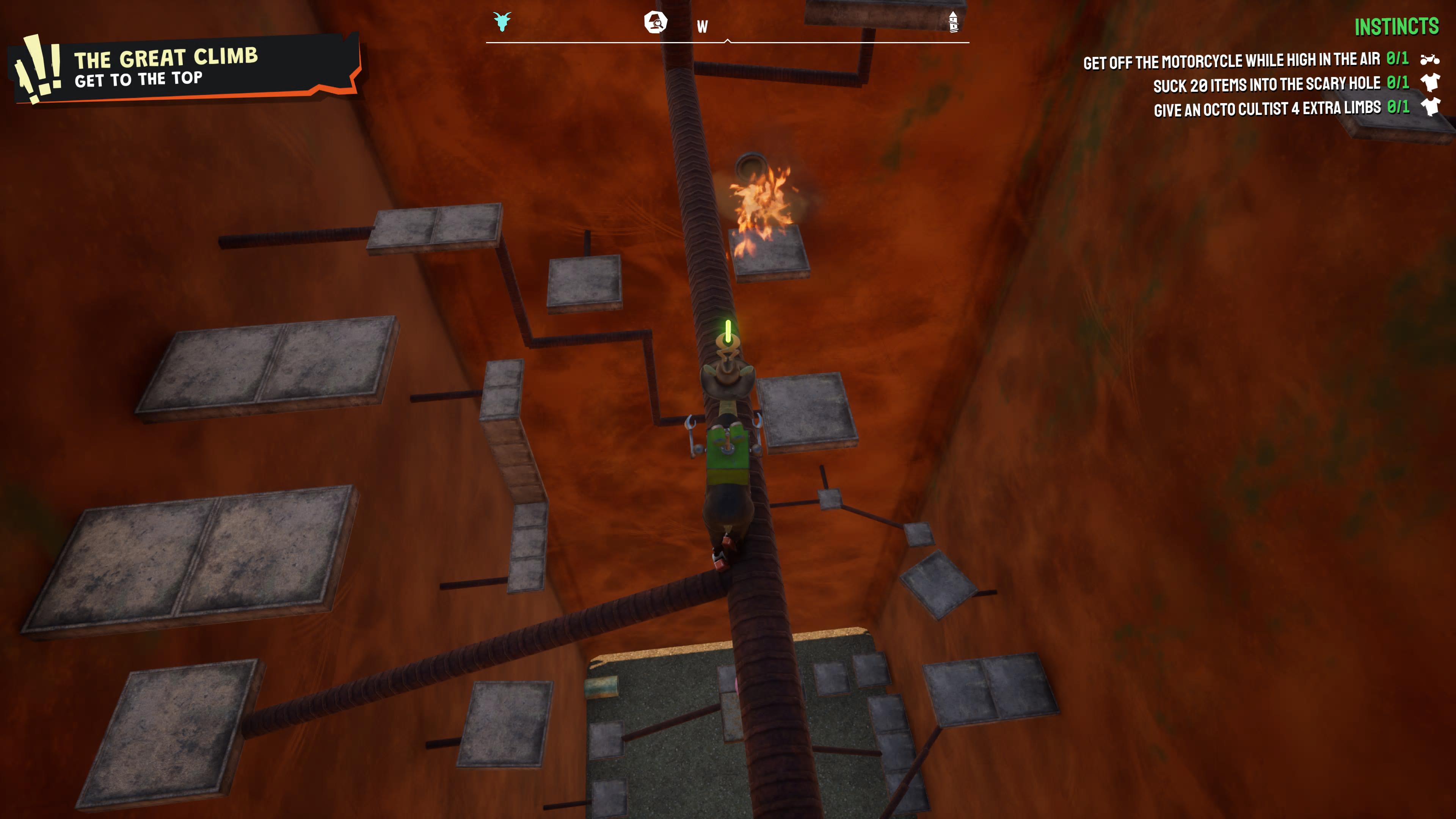Select the motorcycle instinct objective
The height and width of the screenshot is (819, 1456).
[x=1245, y=61]
